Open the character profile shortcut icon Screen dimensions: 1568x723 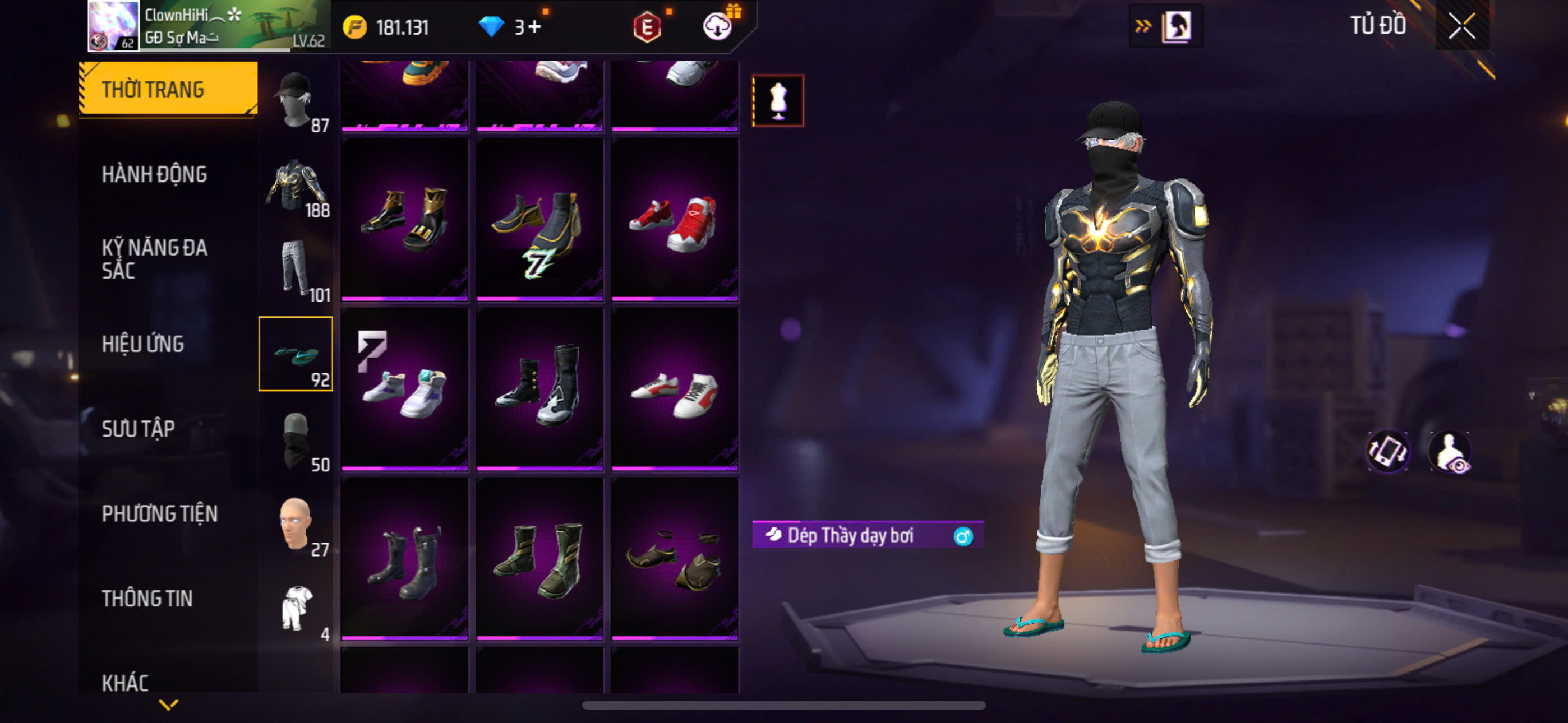point(1176,26)
